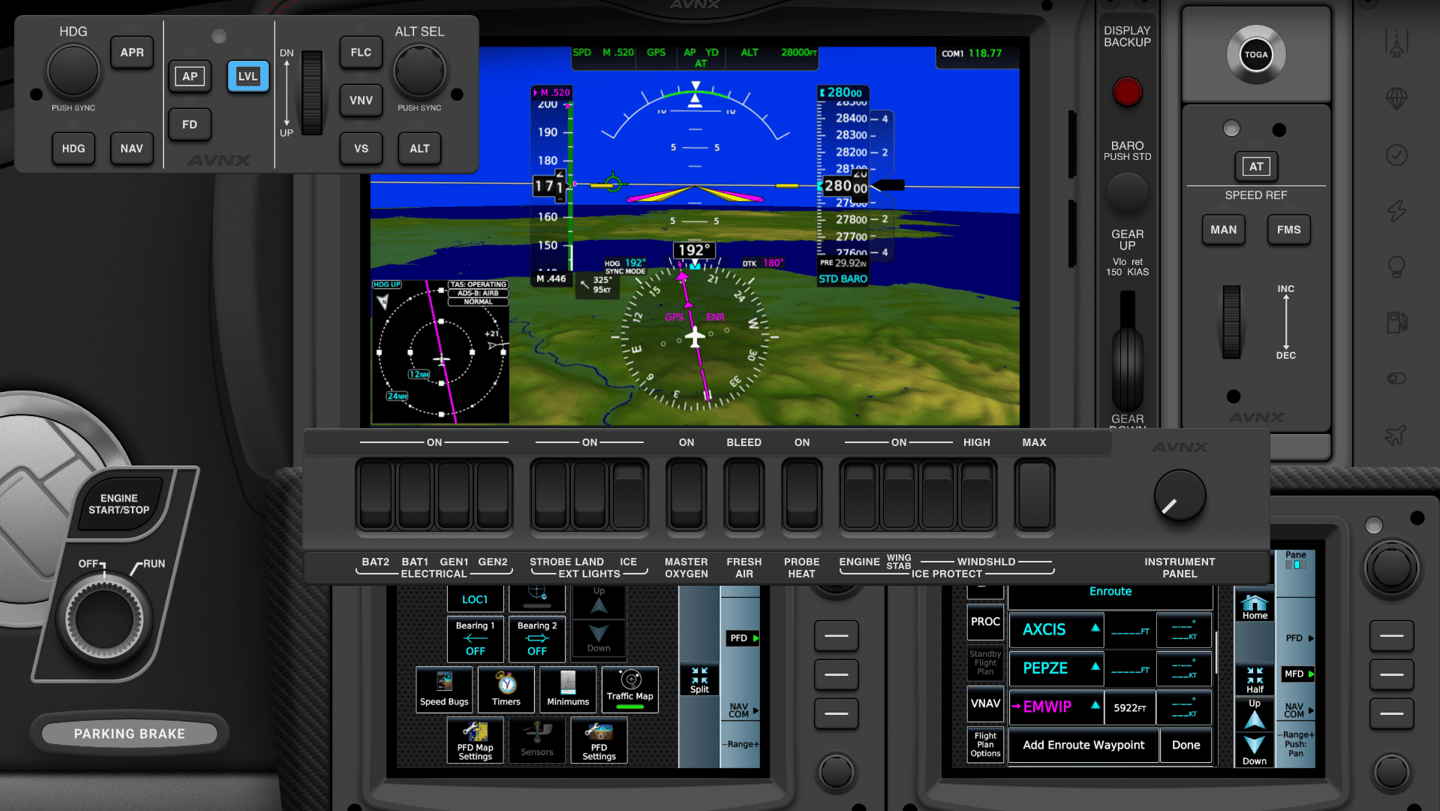This screenshot has height=811, width=1440.
Task: Open the Speed Bugs panel
Action: 444,689
